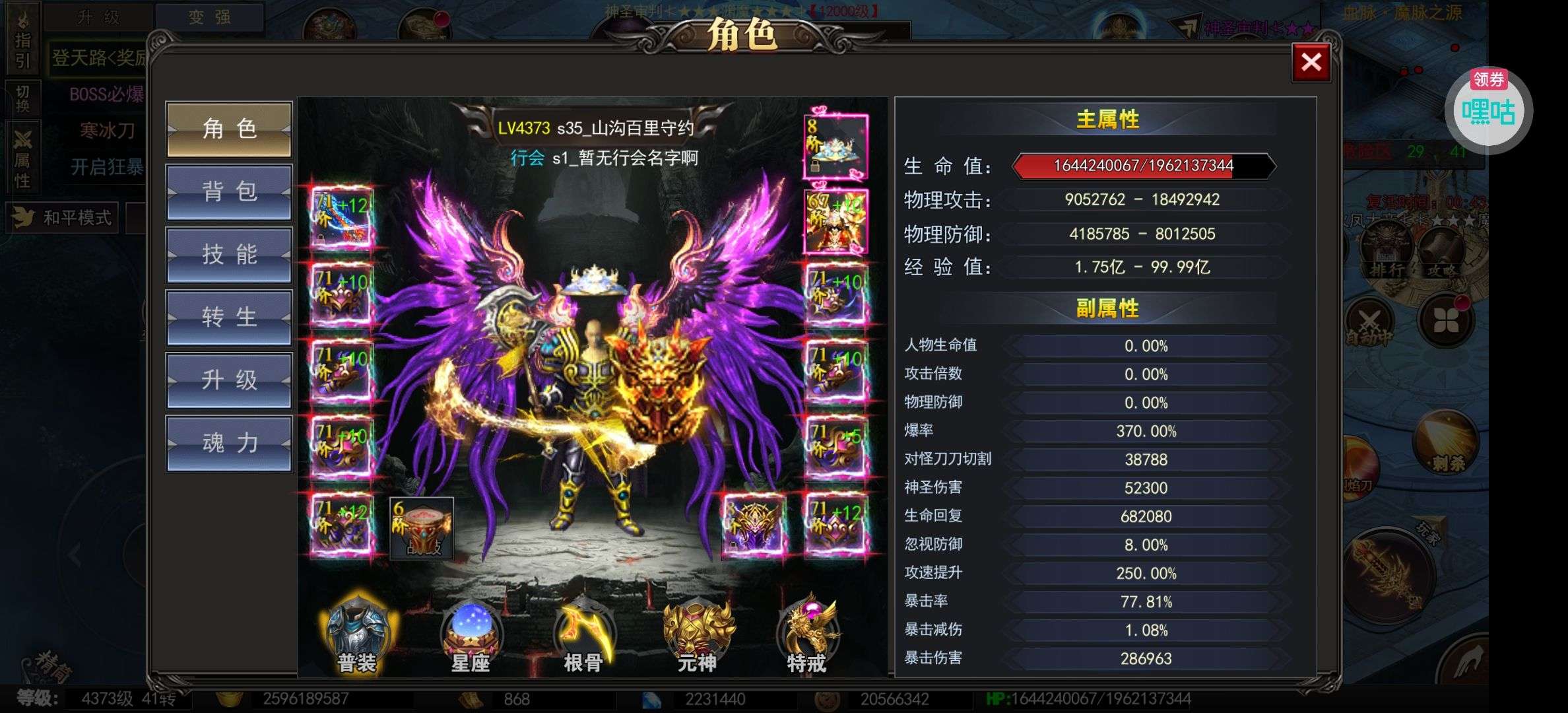Screen dimensions: 1568x713
Task: Select the 71阶 +5 equipment slot
Action: pyautogui.click(x=835, y=448)
